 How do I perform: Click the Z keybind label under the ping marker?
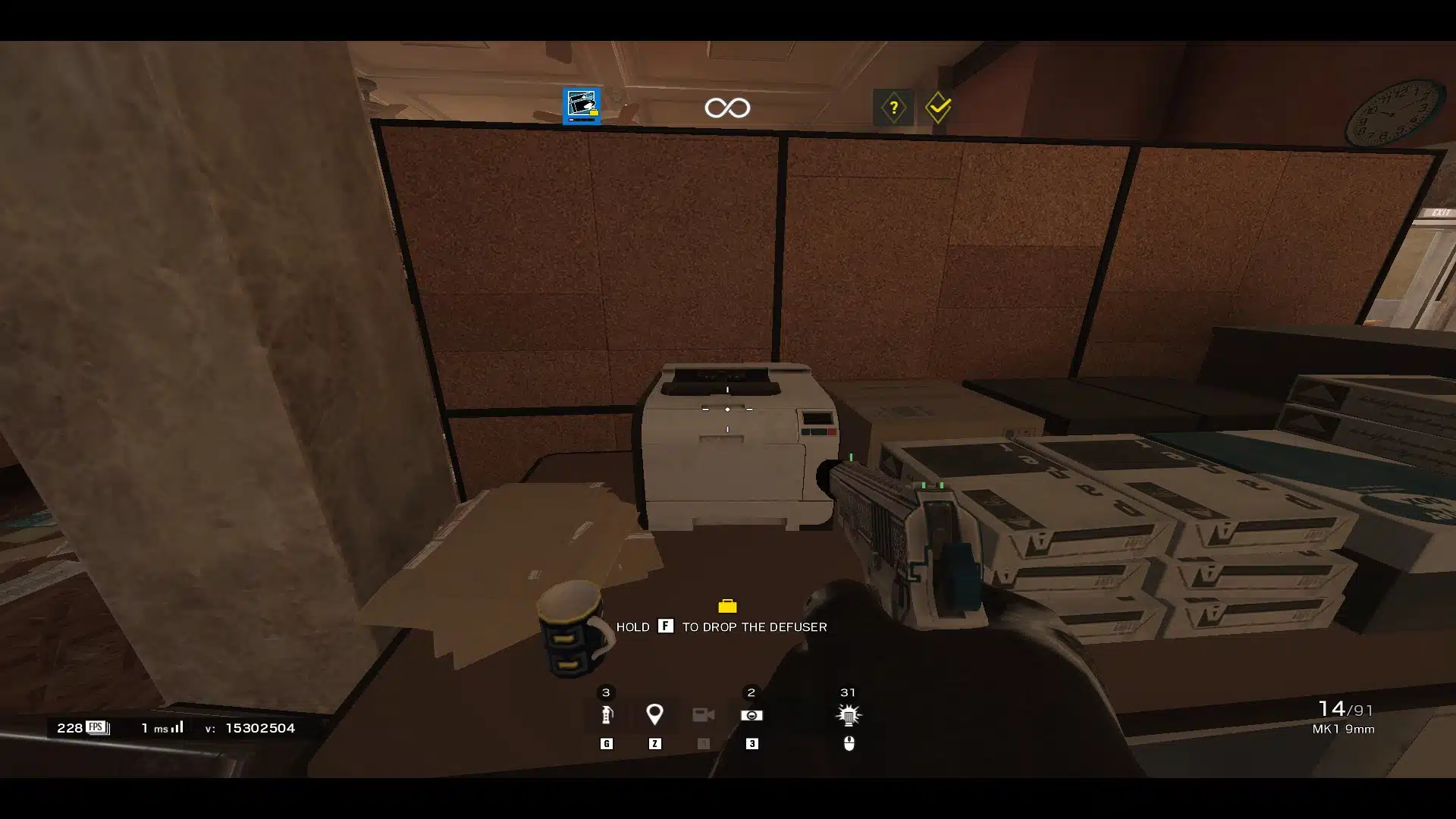(x=655, y=744)
